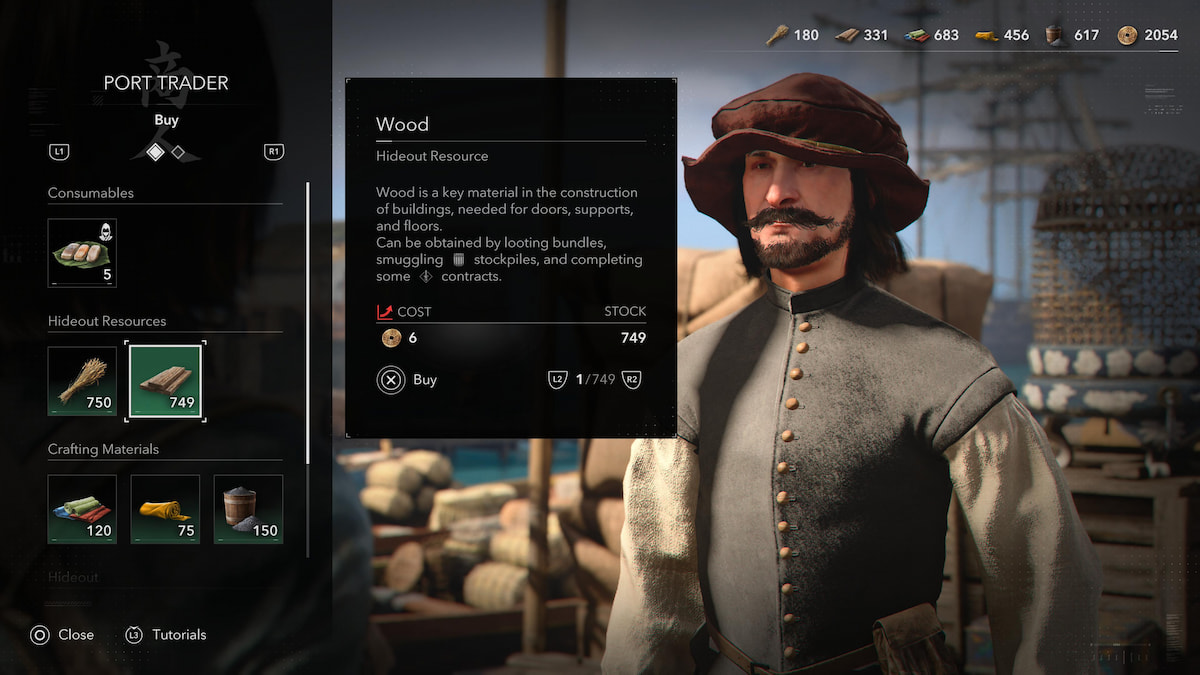1200x675 pixels.
Task: Choose the yellow cloth crafting material
Action: pos(165,509)
